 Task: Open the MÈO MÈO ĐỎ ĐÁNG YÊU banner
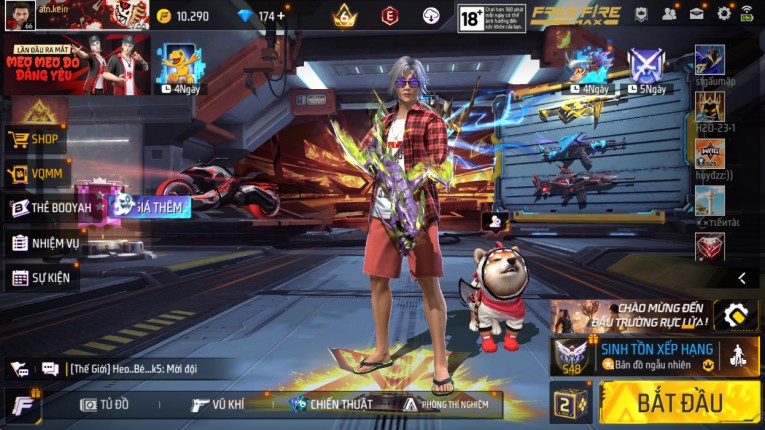pyautogui.click(x=76, y=64)
